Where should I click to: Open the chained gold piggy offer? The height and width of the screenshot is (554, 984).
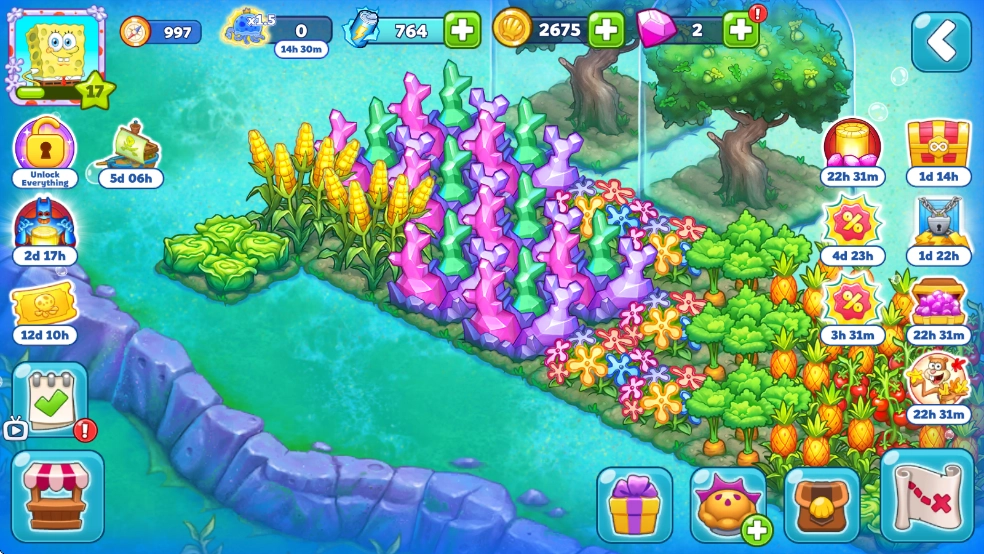(939, 225)
